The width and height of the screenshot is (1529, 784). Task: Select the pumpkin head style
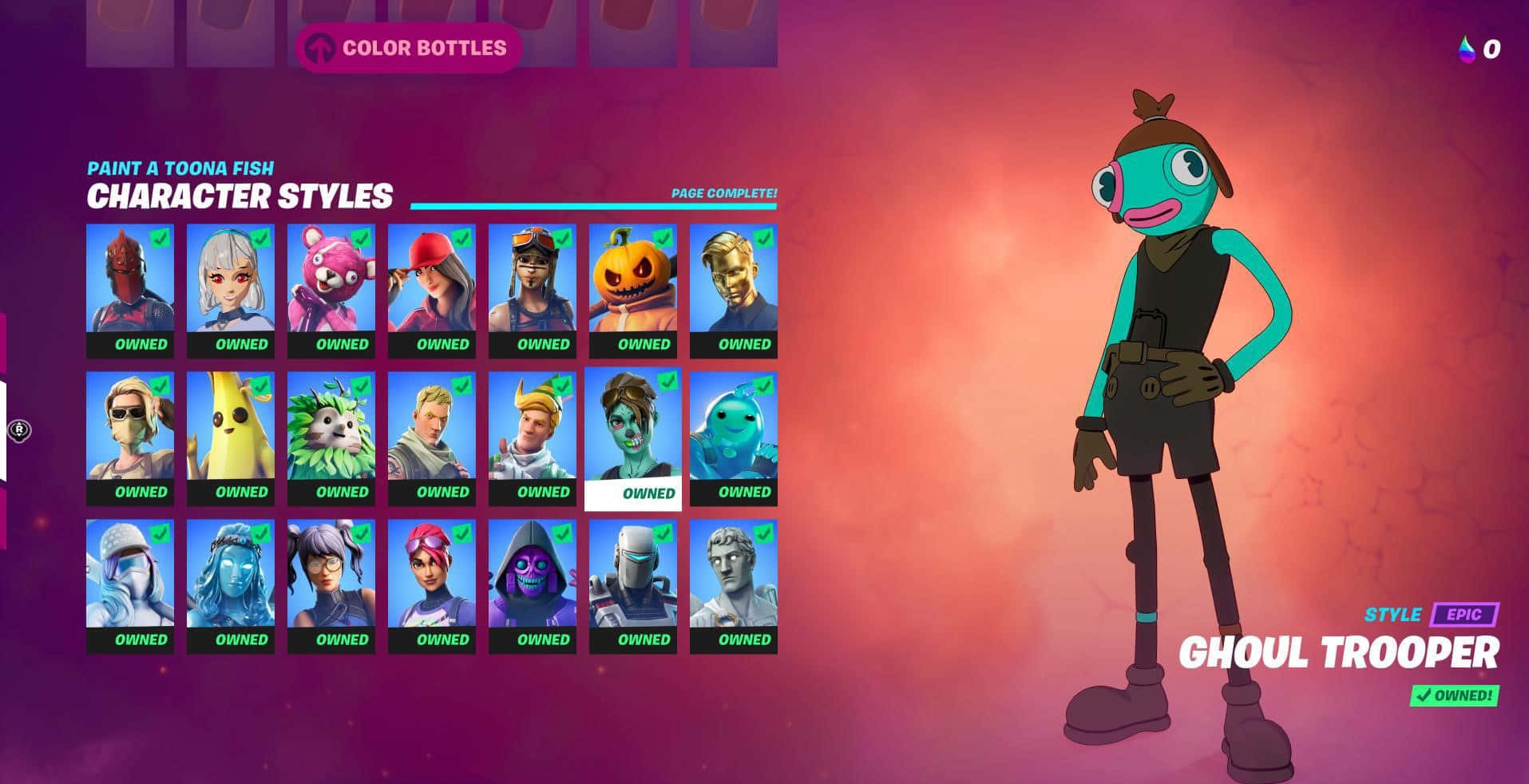click(x=633, y=291)
